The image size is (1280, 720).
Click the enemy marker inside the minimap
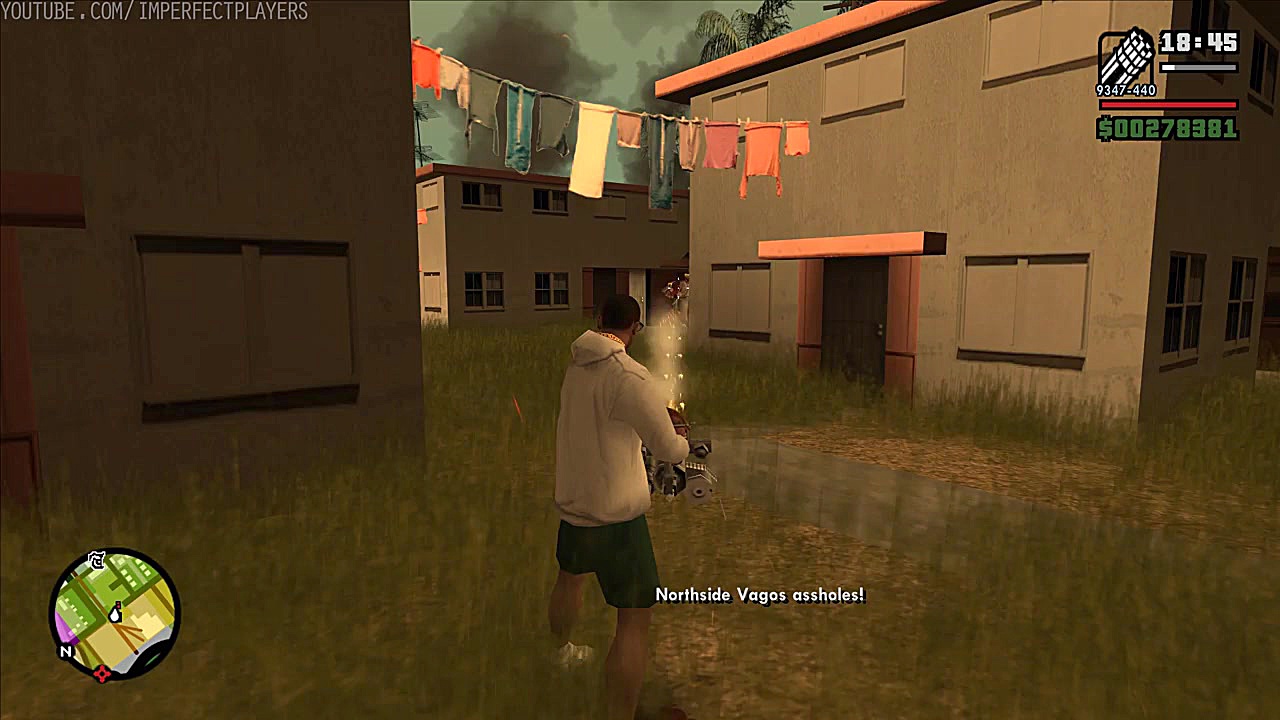(118, 604)
